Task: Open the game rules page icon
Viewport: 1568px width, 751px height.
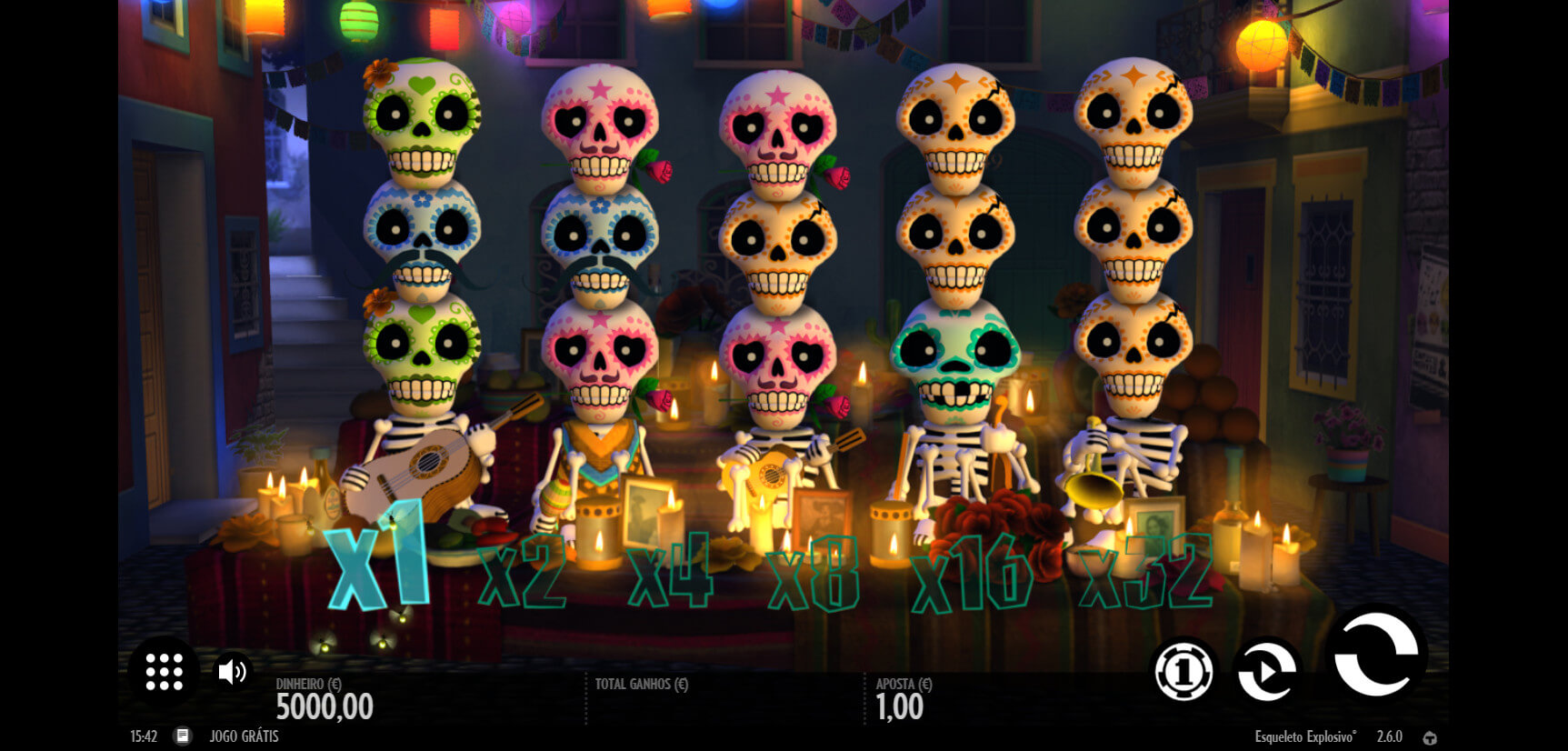Action: click(183, 736)
